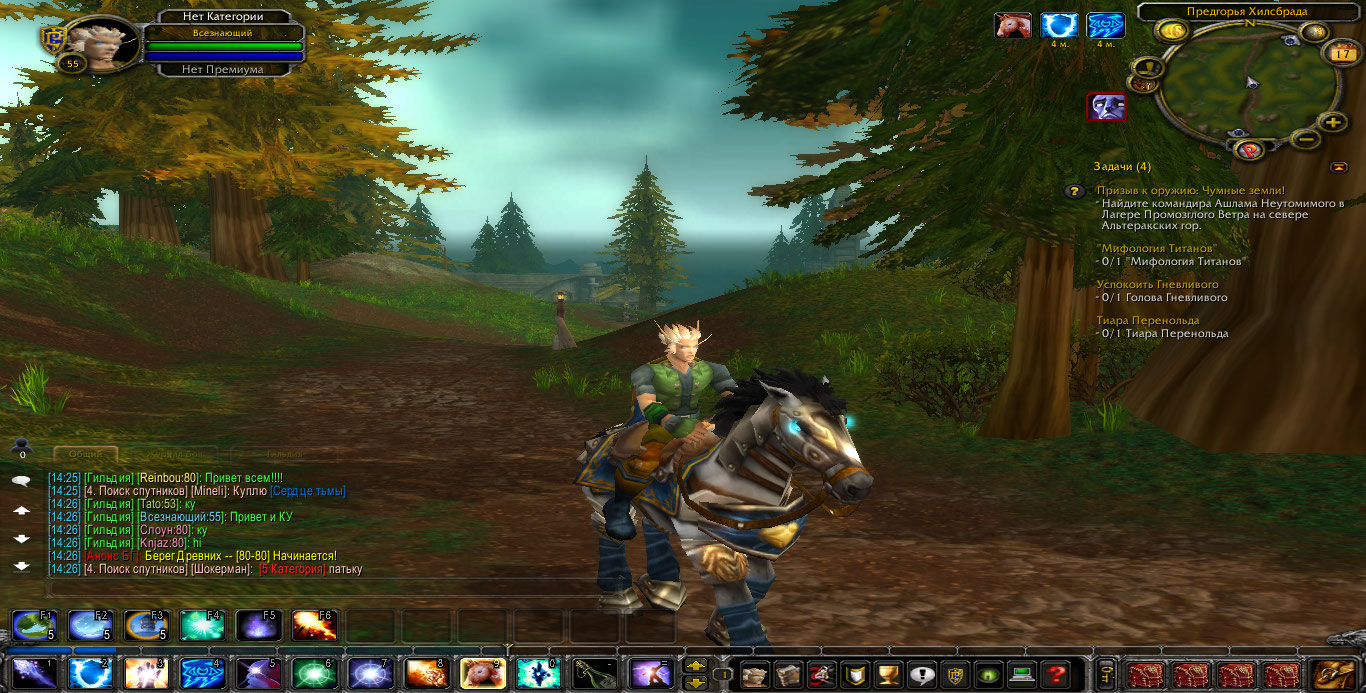Click the purple face debuff icon

click(1106, 106)
